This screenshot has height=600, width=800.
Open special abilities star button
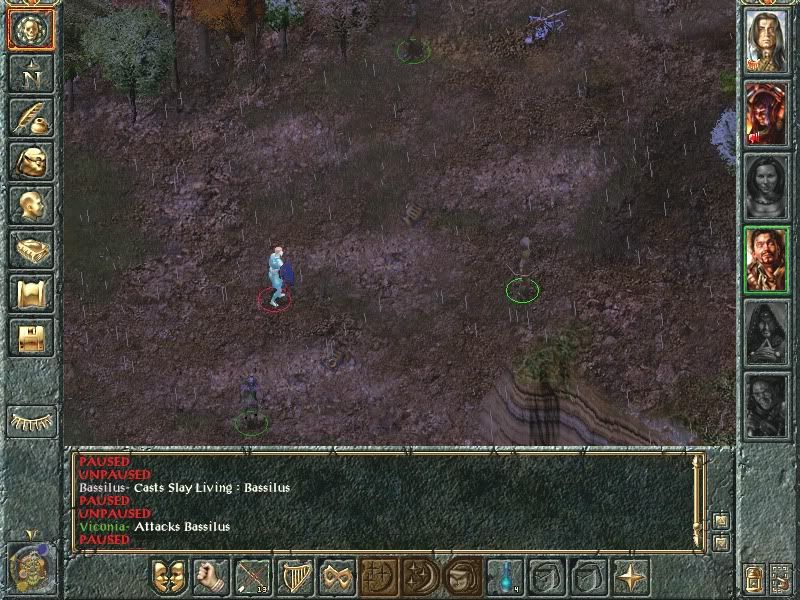click(x=631, y=577)
